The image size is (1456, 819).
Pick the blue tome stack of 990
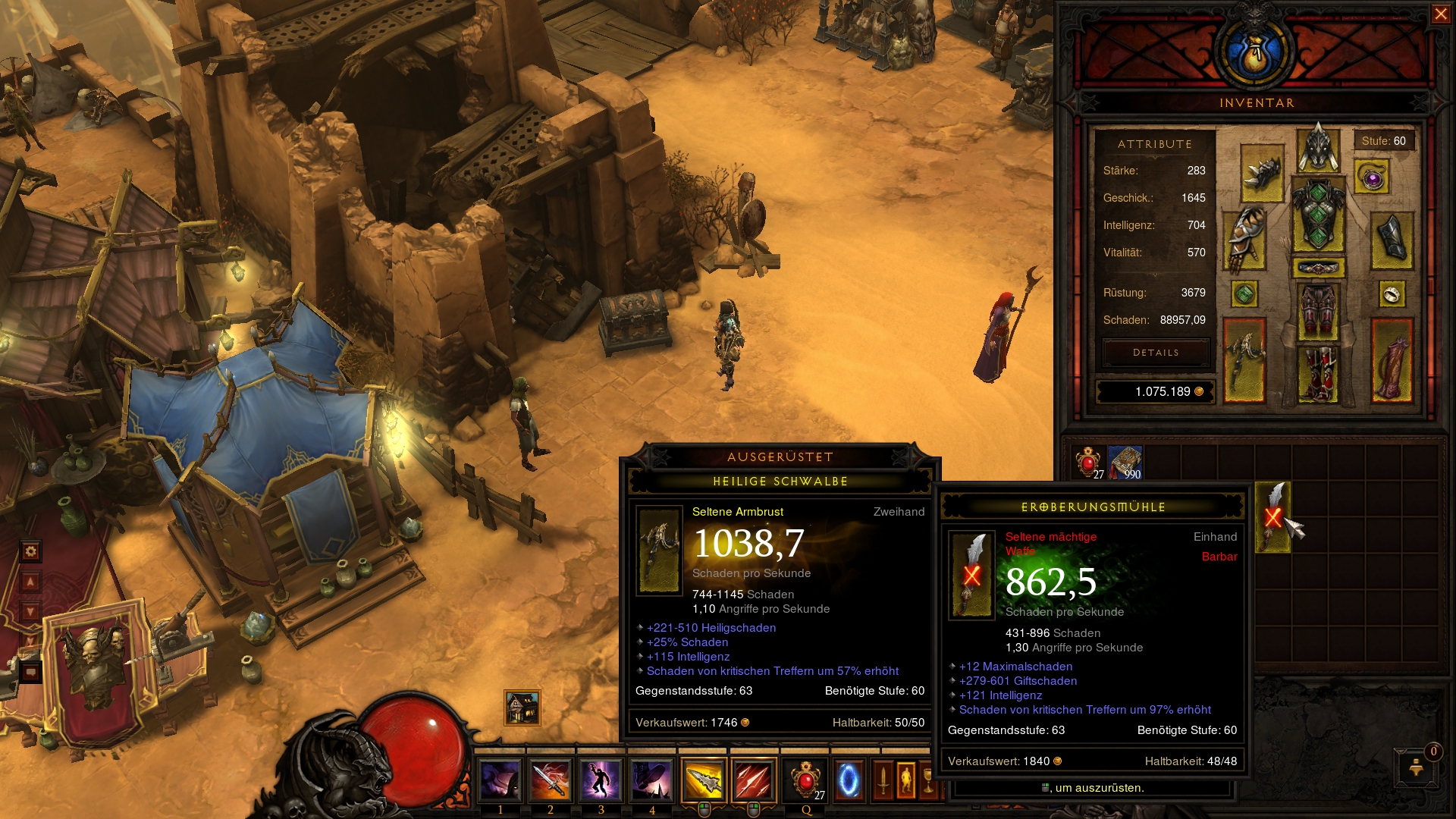(x=1125, y=463)
